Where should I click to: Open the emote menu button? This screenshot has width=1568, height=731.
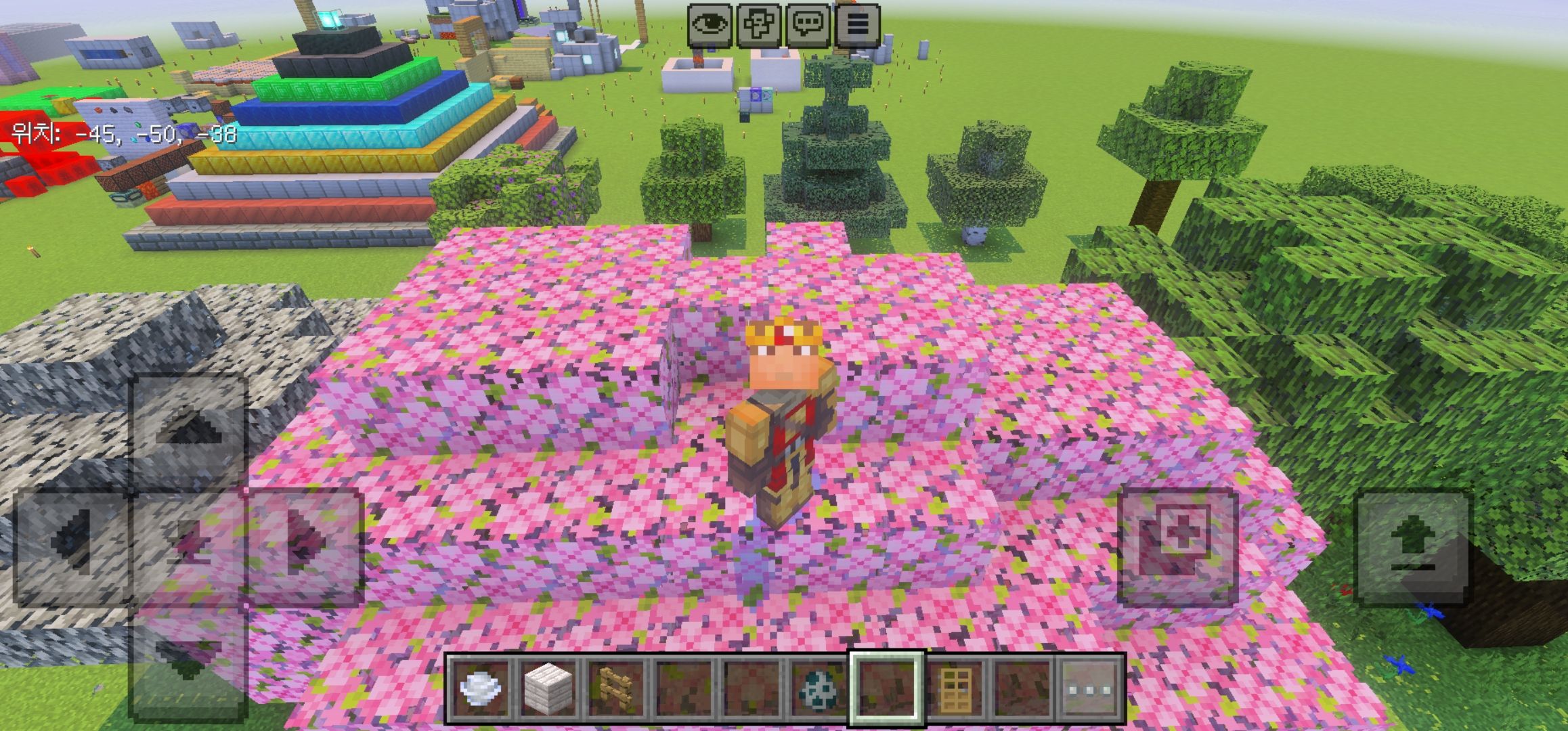[x=758, y=26]
